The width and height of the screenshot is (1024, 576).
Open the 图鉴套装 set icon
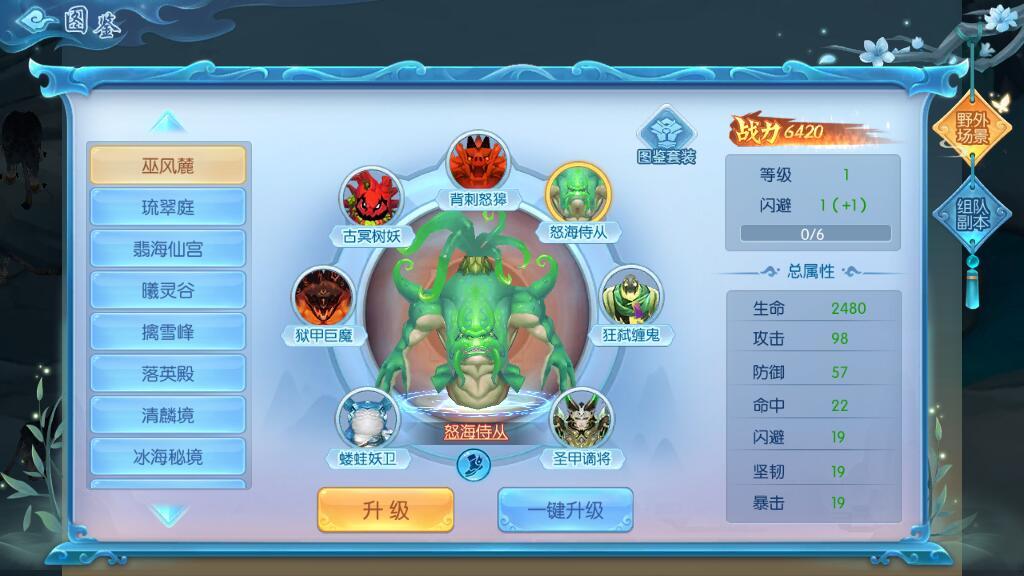pyautogui.click(x=666, y=134)
